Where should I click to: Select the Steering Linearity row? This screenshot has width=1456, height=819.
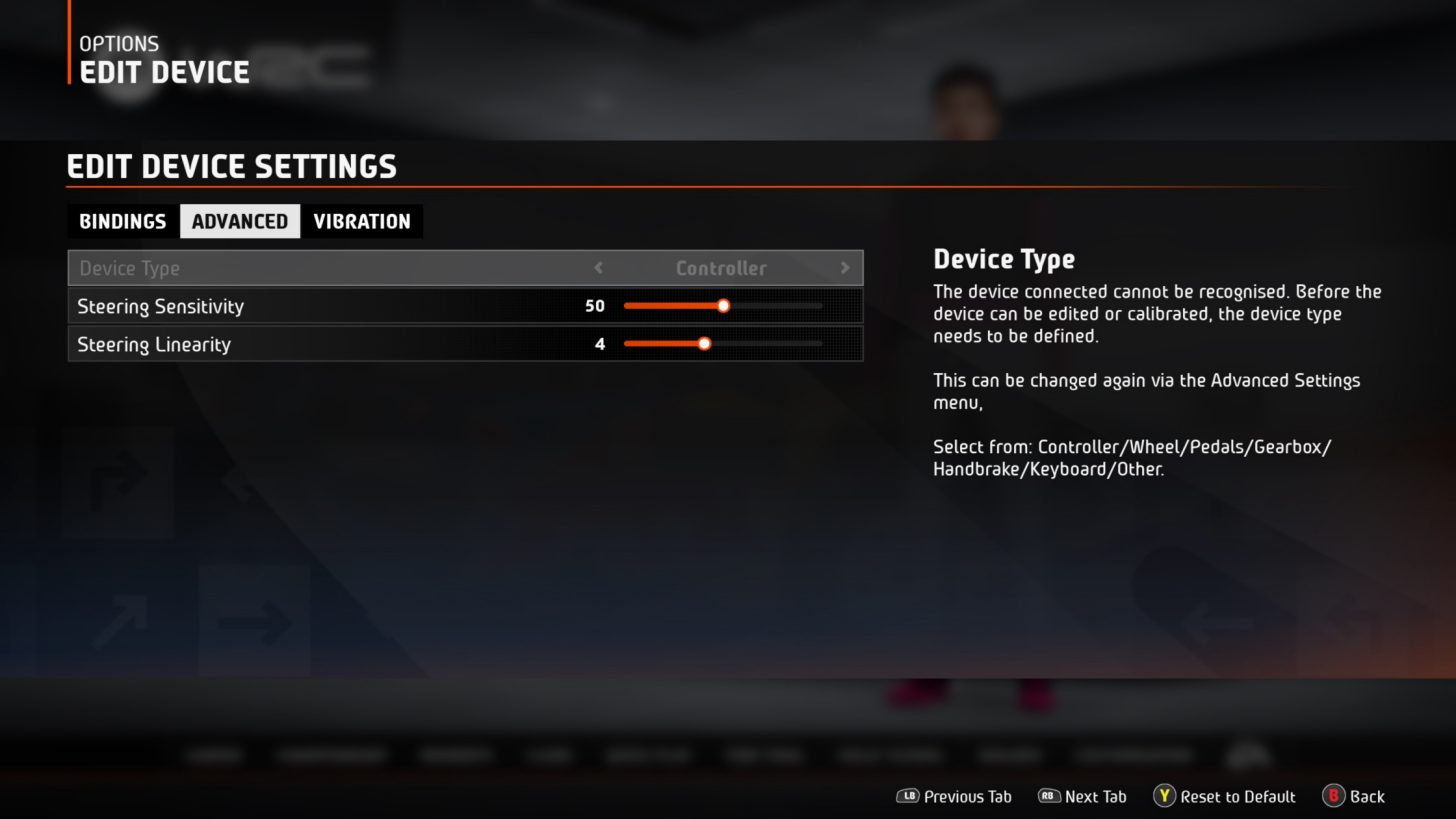pos(300,343)
